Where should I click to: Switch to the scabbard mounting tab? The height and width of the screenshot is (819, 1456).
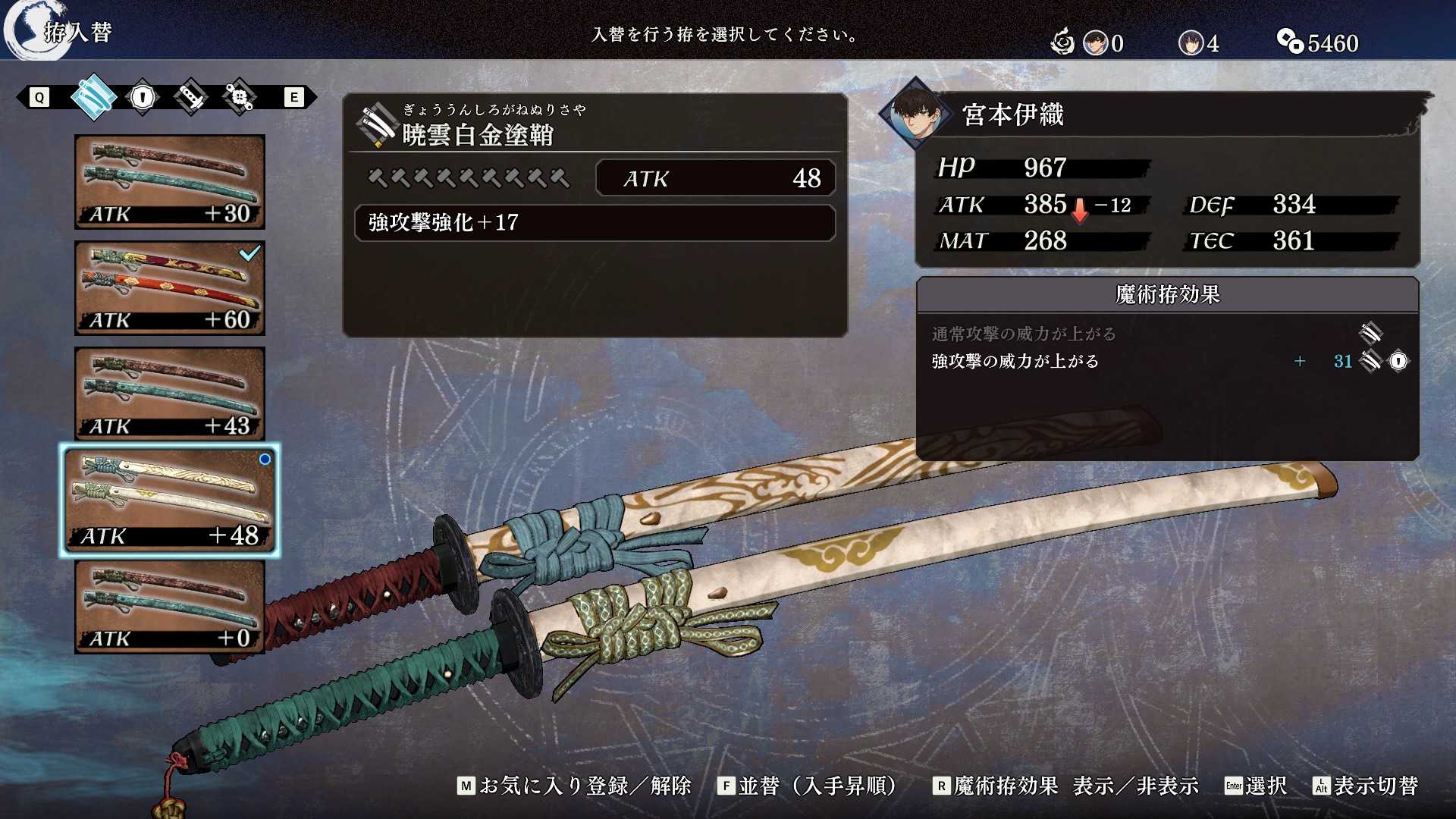[93, 97]
